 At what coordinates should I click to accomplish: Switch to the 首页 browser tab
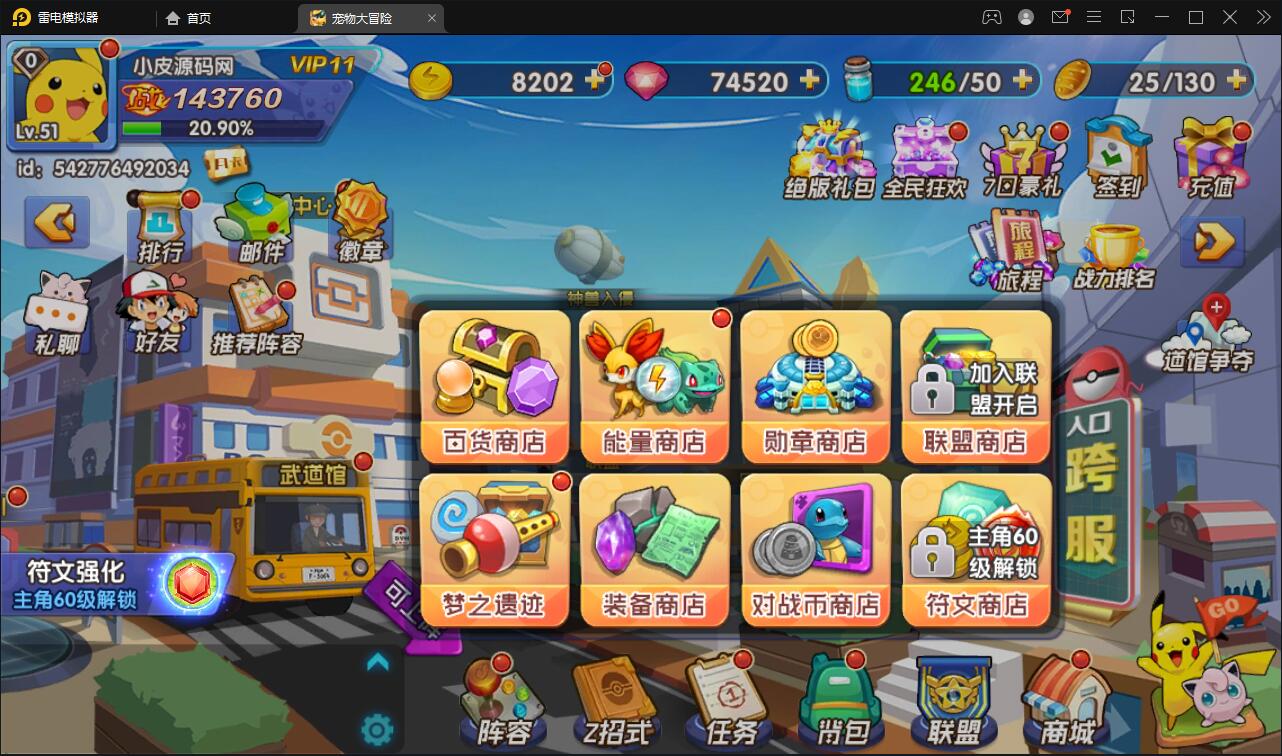click(x=190, y=17)
